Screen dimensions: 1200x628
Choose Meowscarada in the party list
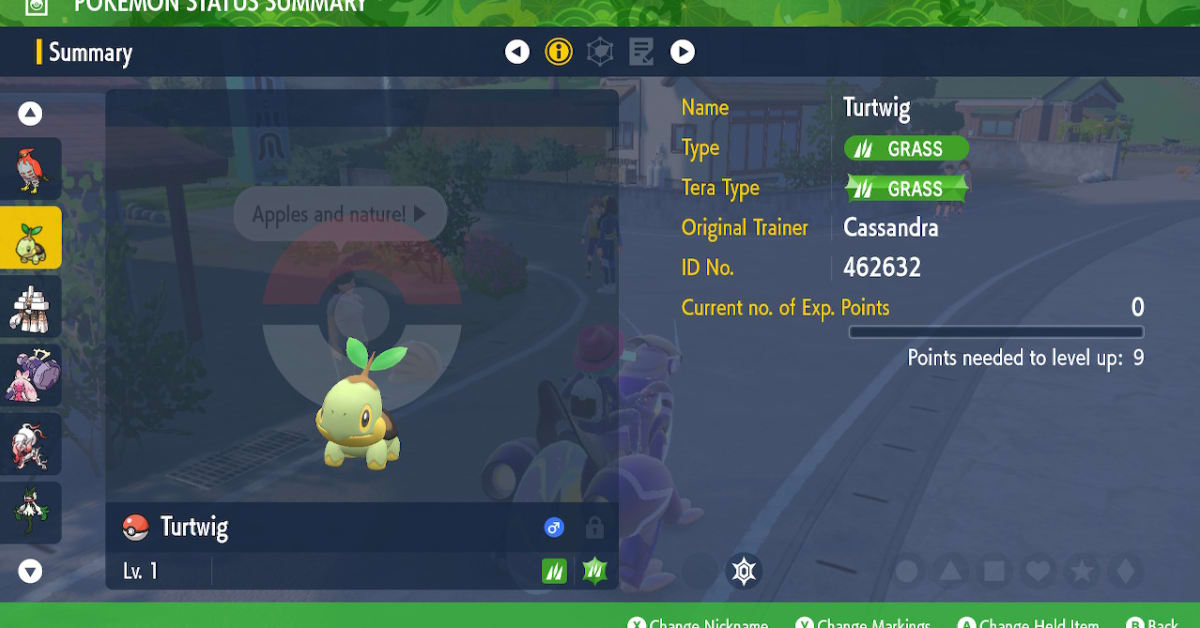click(x=30, y=512)
